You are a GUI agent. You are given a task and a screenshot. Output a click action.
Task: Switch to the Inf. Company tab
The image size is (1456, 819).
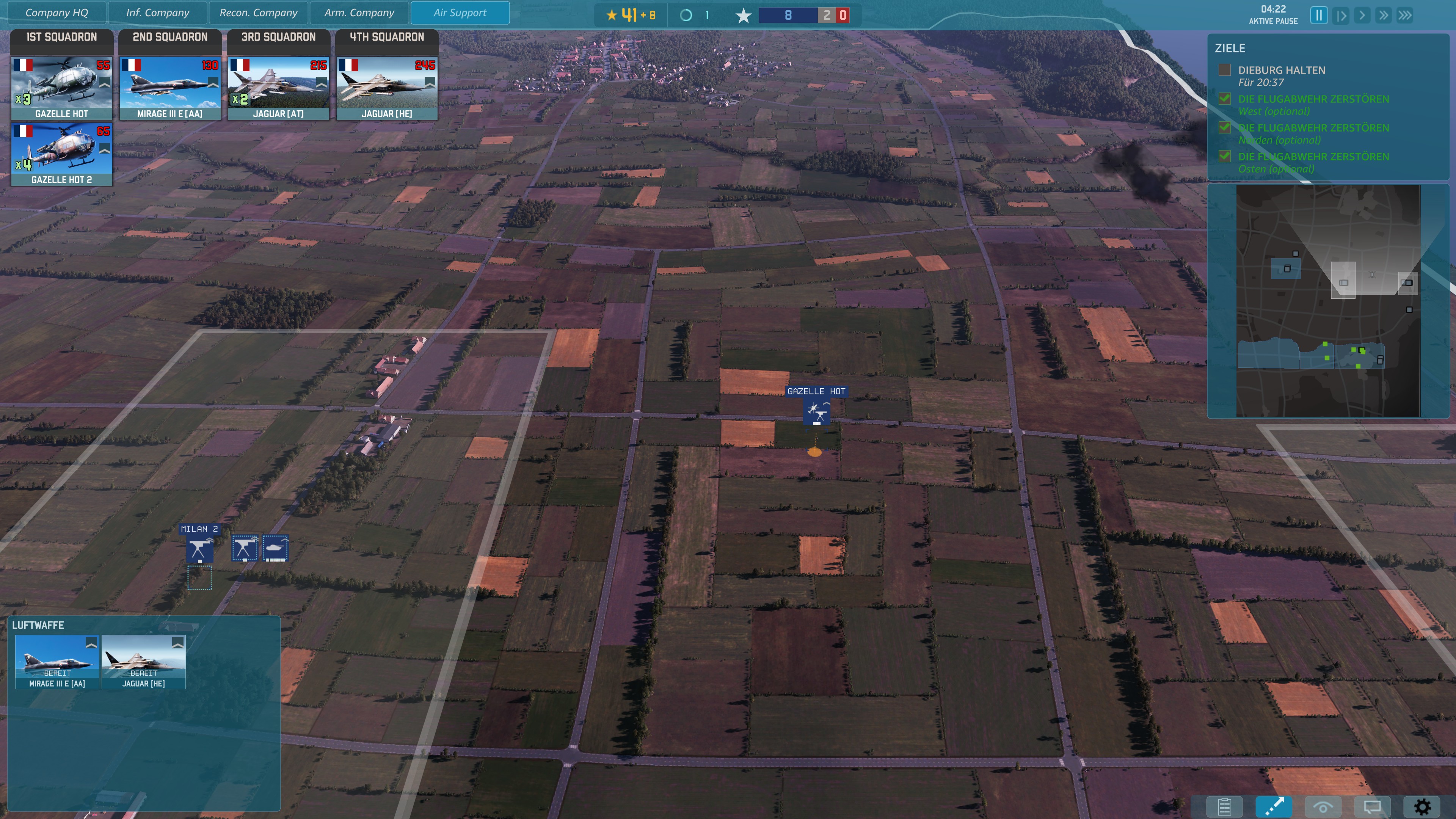tap(158, 13)
